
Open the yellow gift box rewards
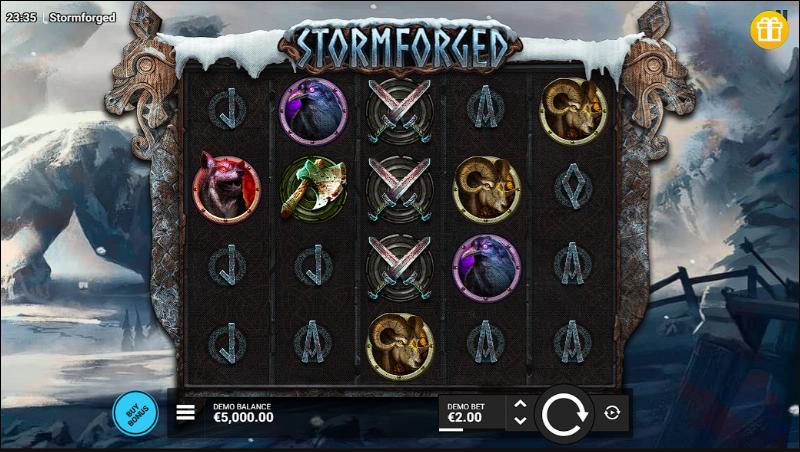[x=769, y=30]
